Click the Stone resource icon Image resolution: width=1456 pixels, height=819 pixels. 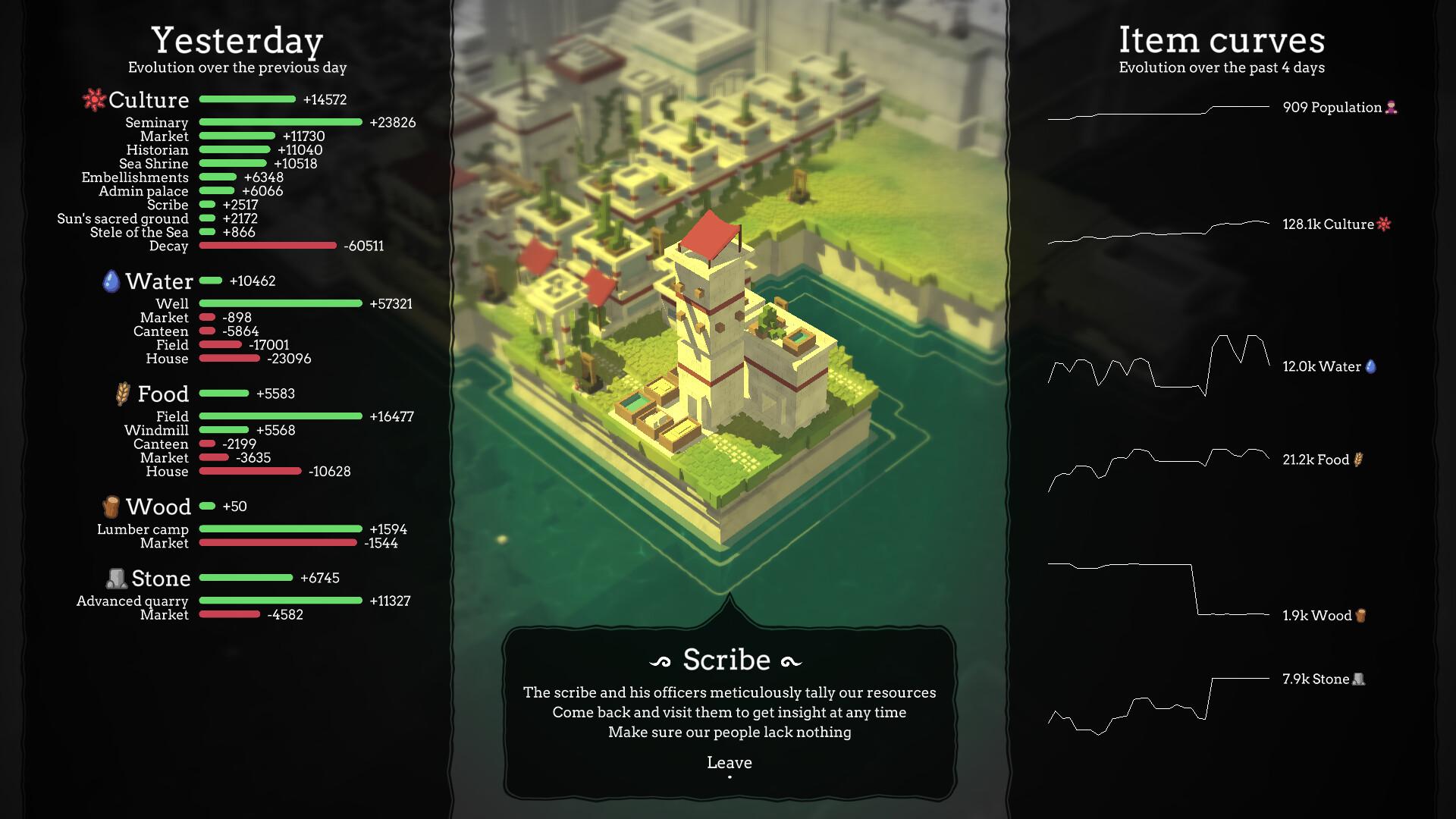point(115,577)
